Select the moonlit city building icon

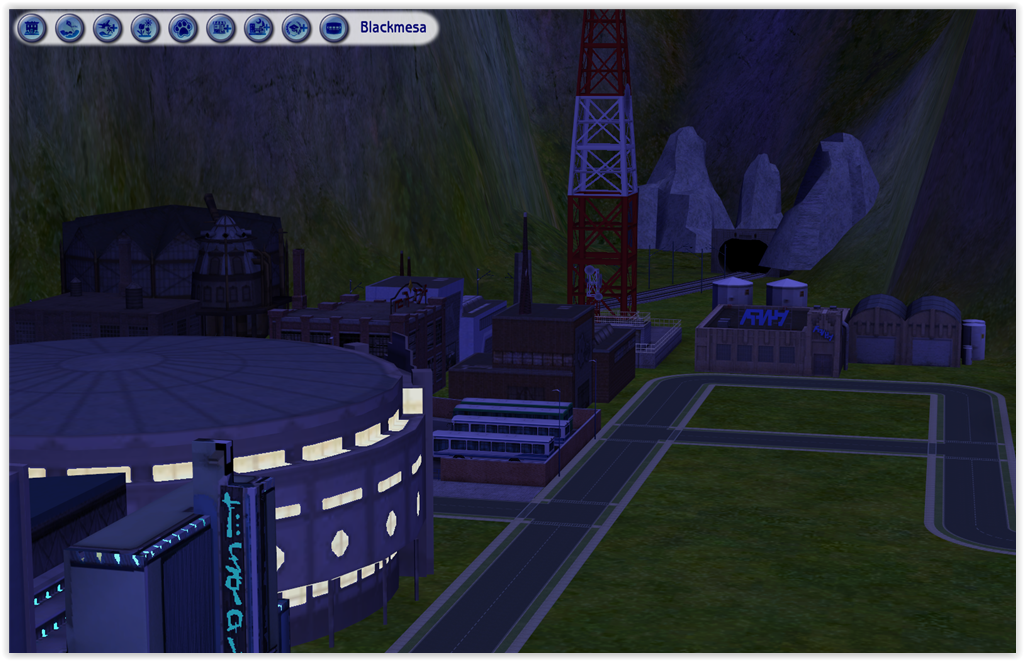259,28
